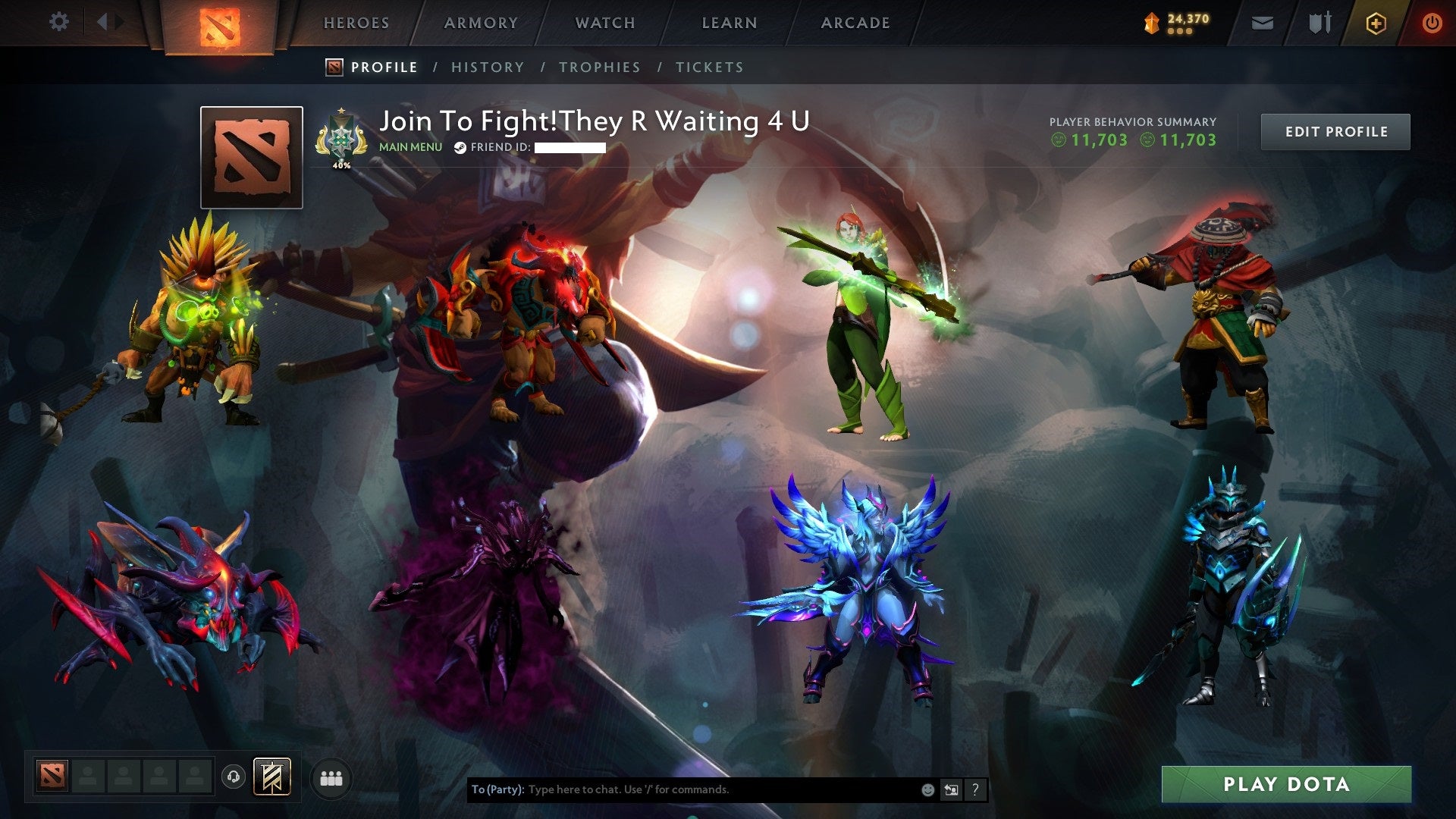Viewport: 1456px width, 819px height.
Task: Open the ARCADE menu
Action: coord(855,23)
